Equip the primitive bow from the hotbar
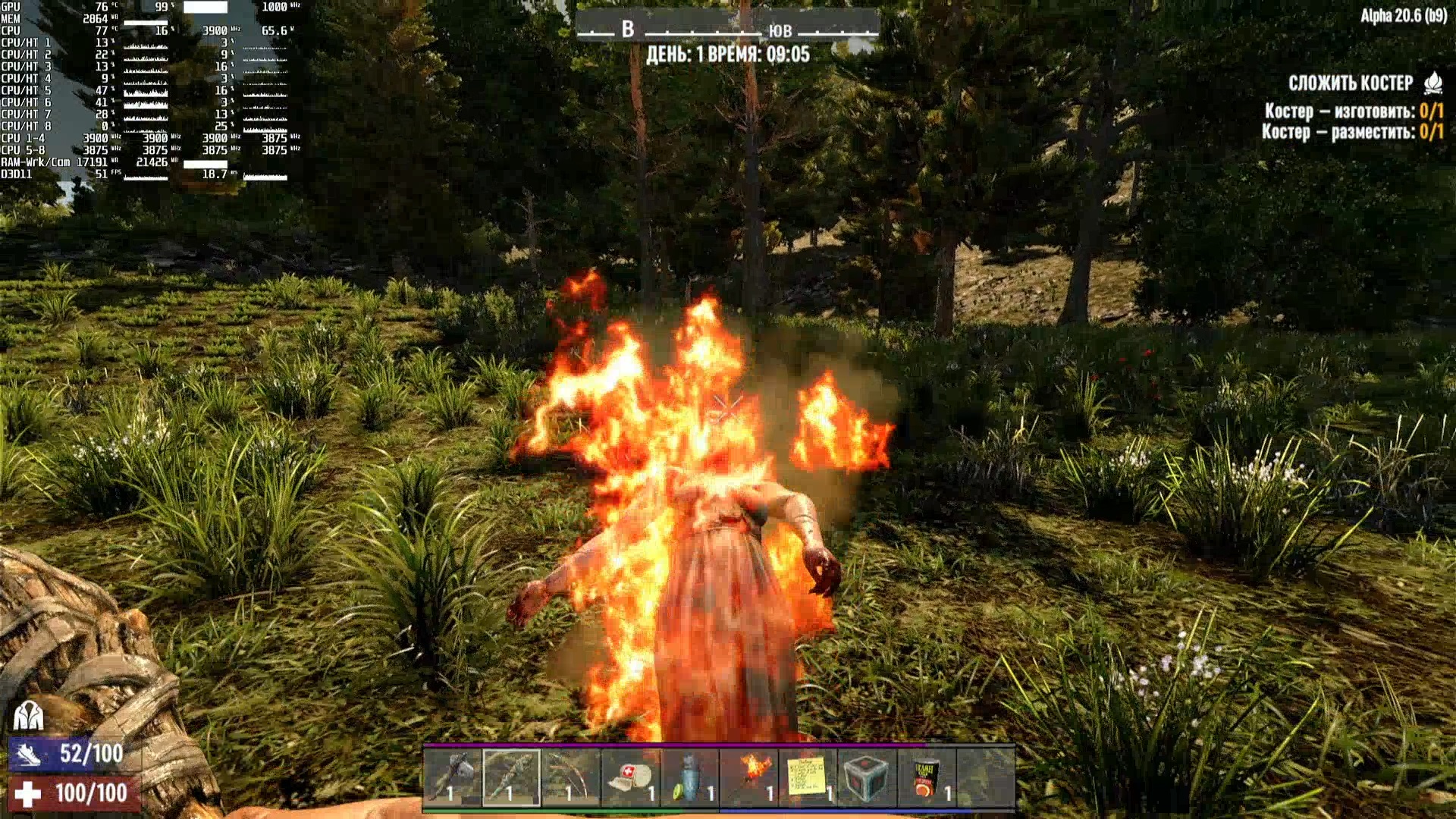1456x819 pixels. pyautogui.click(x=571, y=777)
